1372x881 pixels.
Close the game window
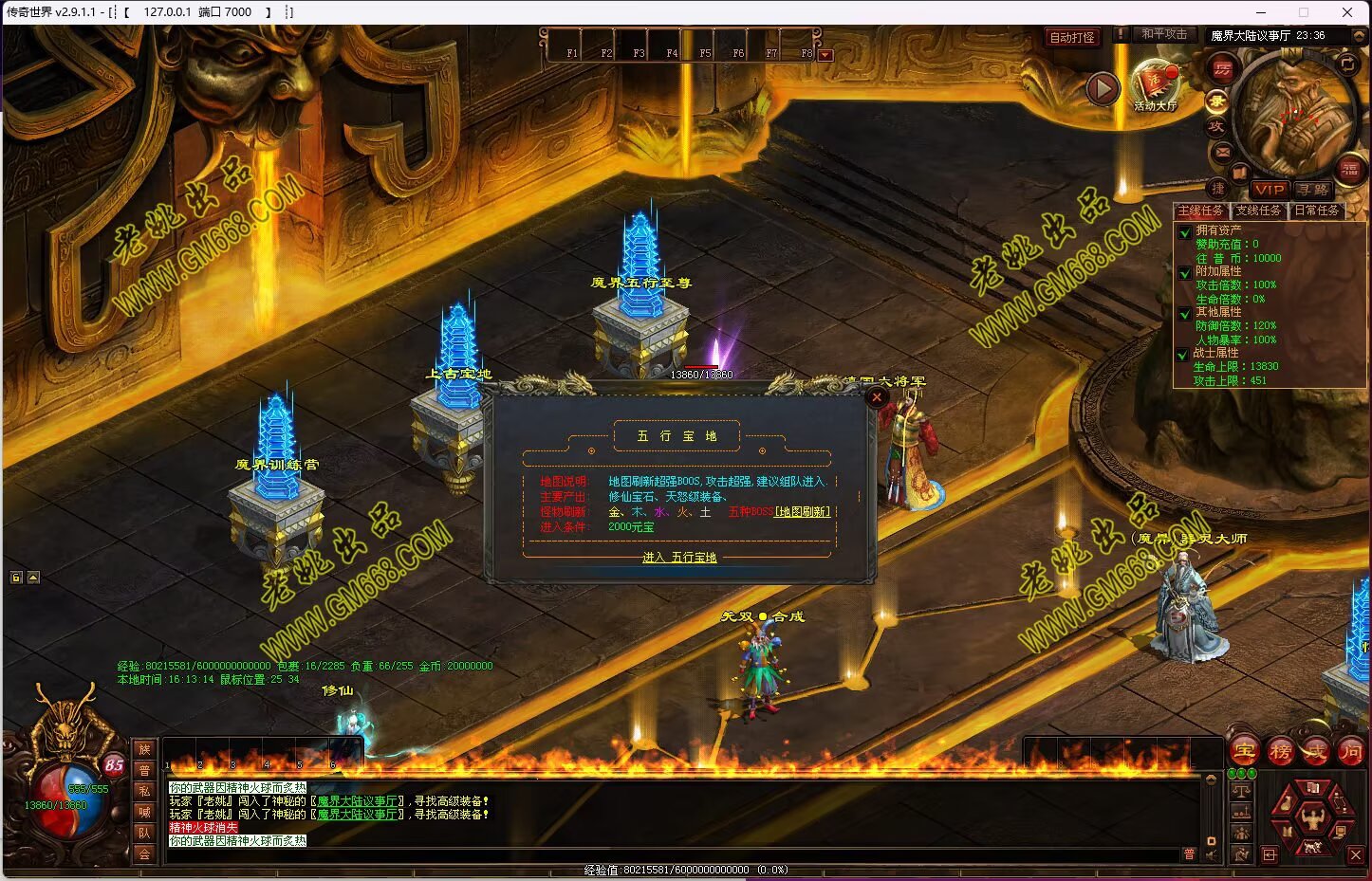1347,12
